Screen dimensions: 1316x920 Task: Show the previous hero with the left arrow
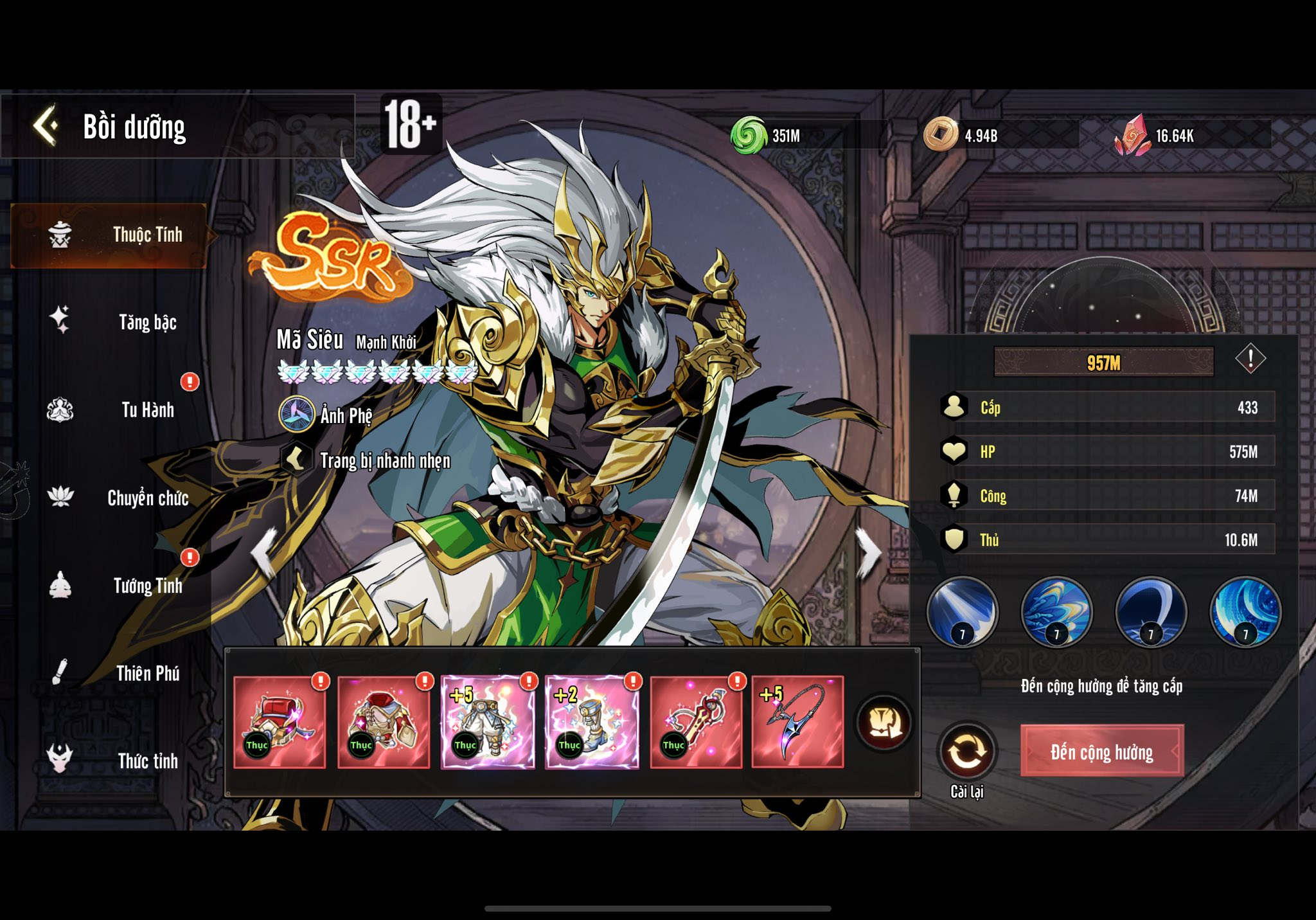pos(264,552)
